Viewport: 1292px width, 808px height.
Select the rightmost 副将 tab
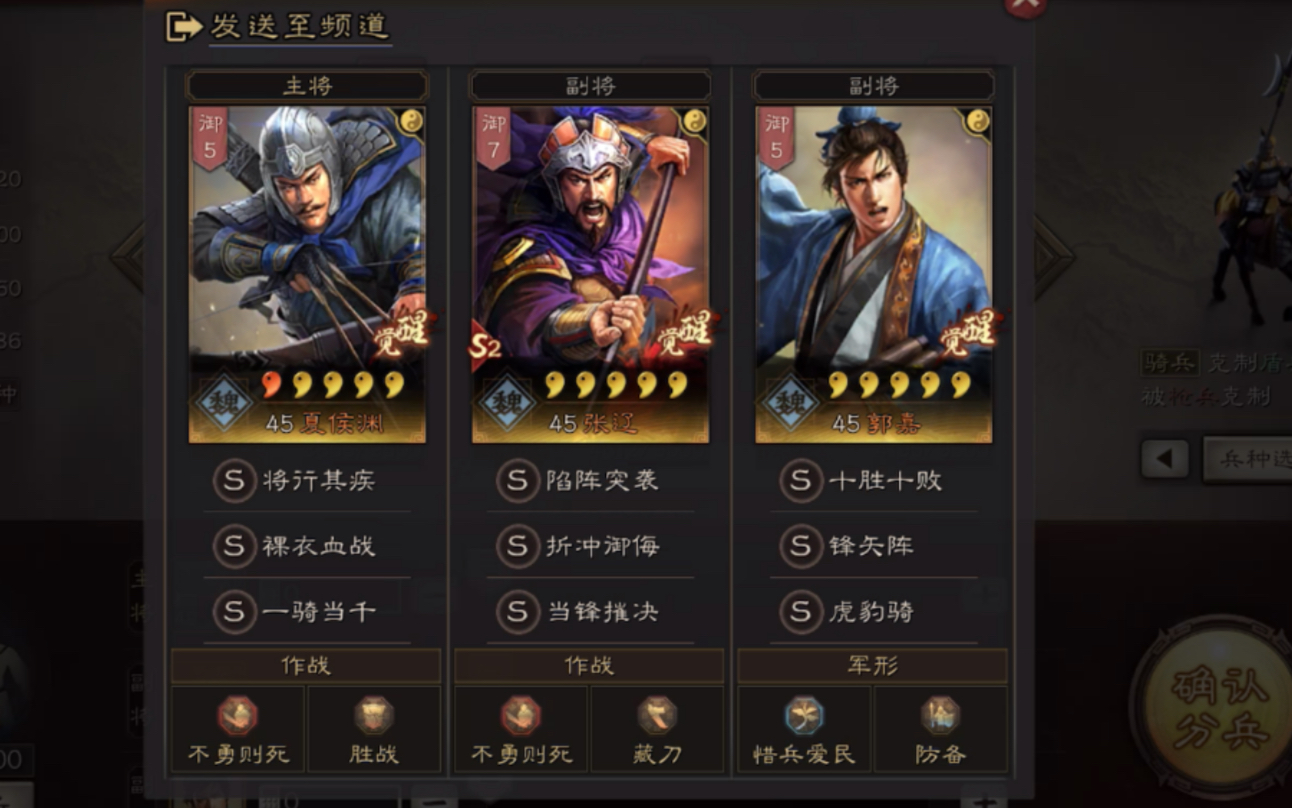pos(870,85)
